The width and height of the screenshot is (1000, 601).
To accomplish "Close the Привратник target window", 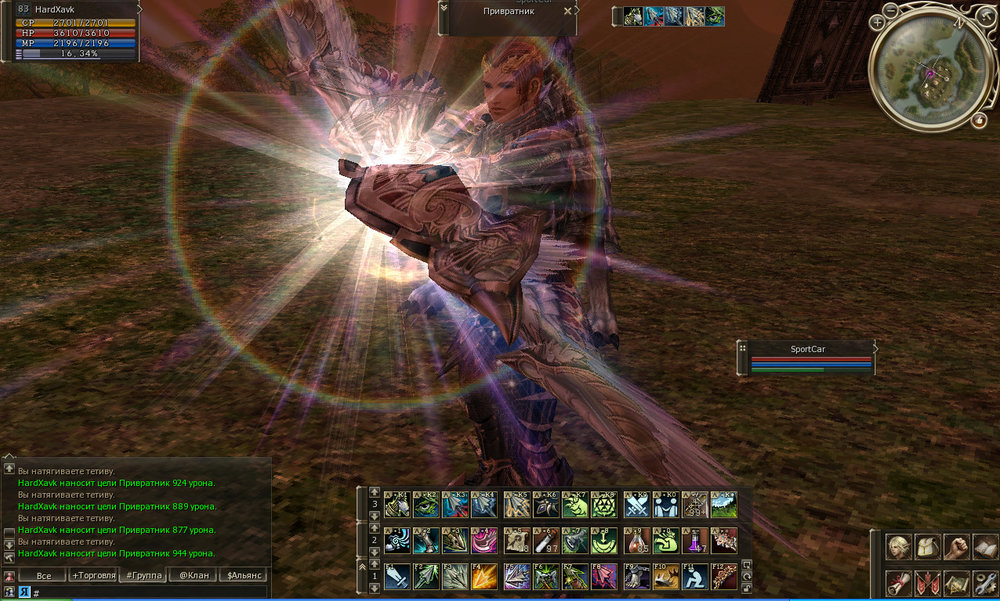I will (x=568, y=11).
